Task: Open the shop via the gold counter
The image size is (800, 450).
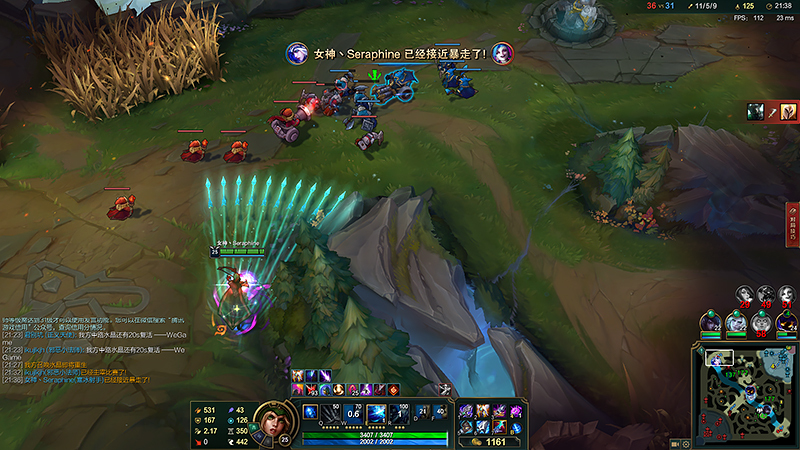Action: point(490,440)
